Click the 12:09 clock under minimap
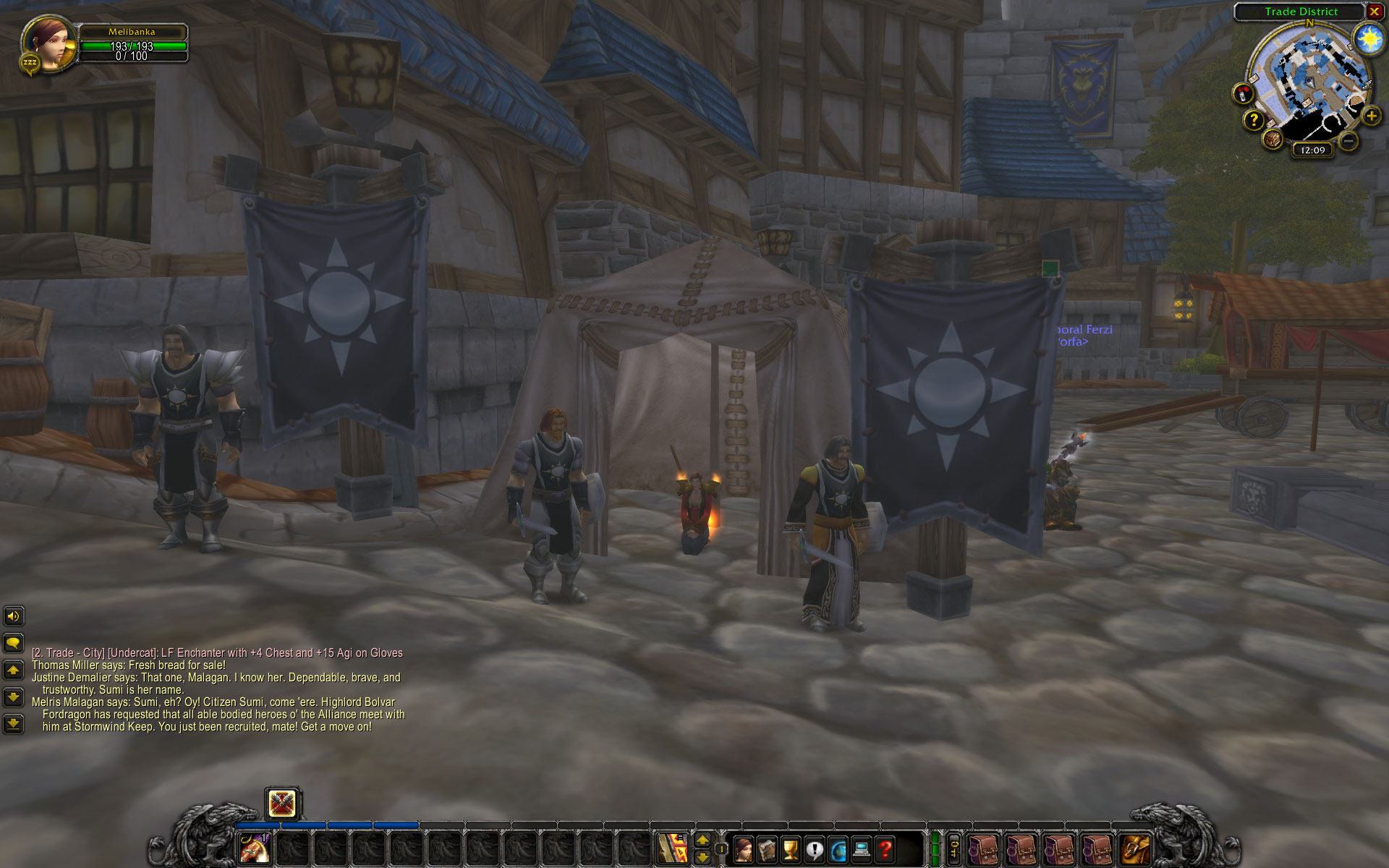This screenshot has height=868, width=1389. (1312, 150)
